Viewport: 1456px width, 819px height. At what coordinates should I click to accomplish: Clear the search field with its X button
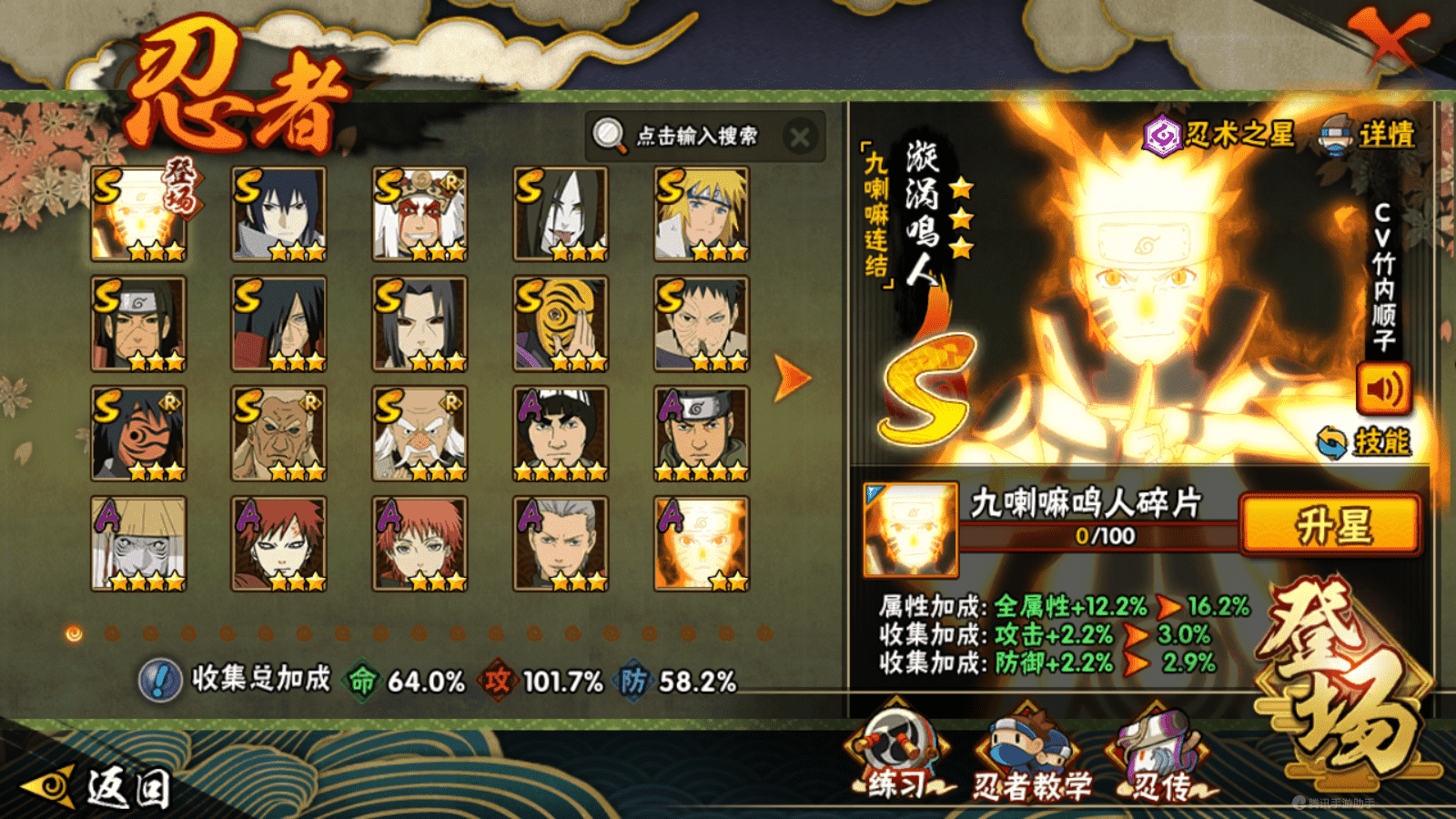pyautogui.click(x=800, y=137)
